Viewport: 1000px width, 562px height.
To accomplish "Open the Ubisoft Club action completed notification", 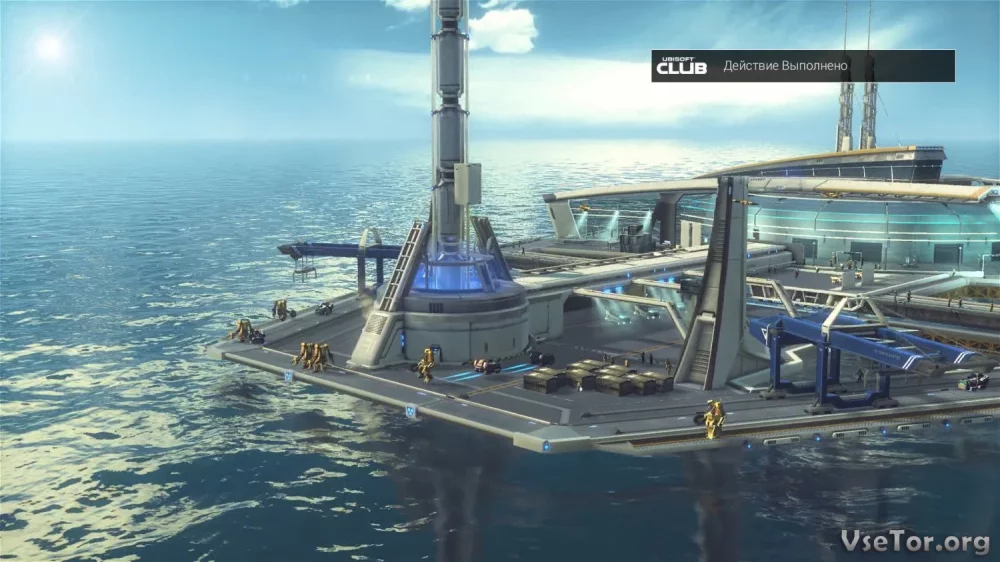I will (x=802, y=66).
